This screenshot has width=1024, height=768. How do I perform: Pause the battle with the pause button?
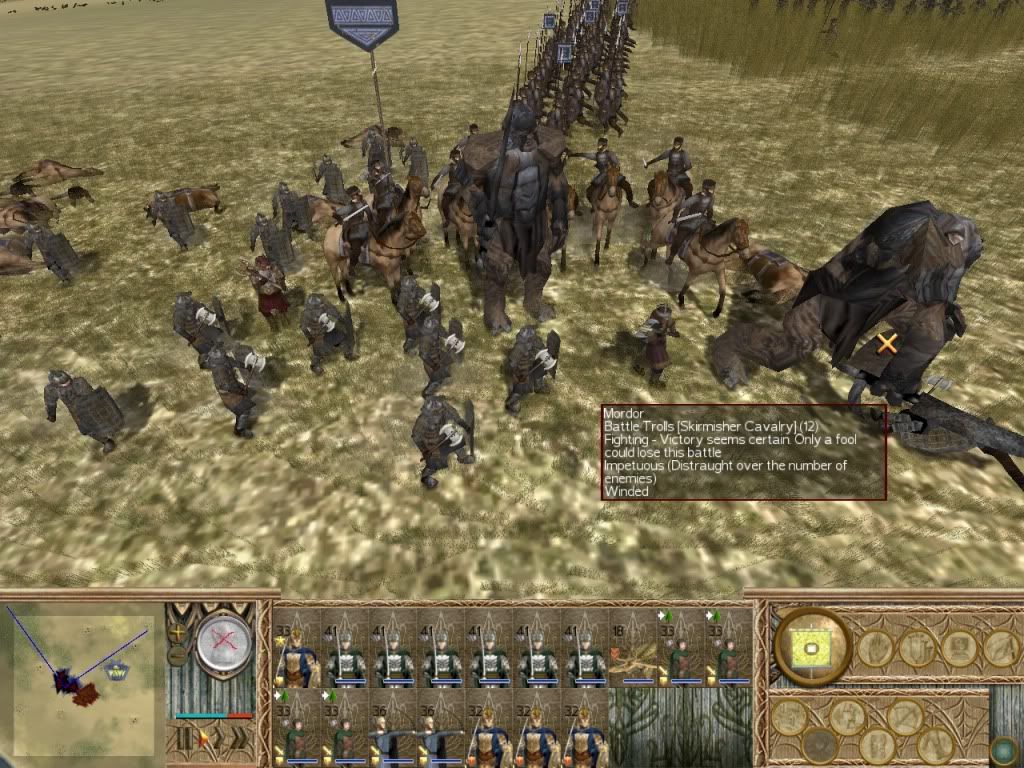click(x=183, y=740)
